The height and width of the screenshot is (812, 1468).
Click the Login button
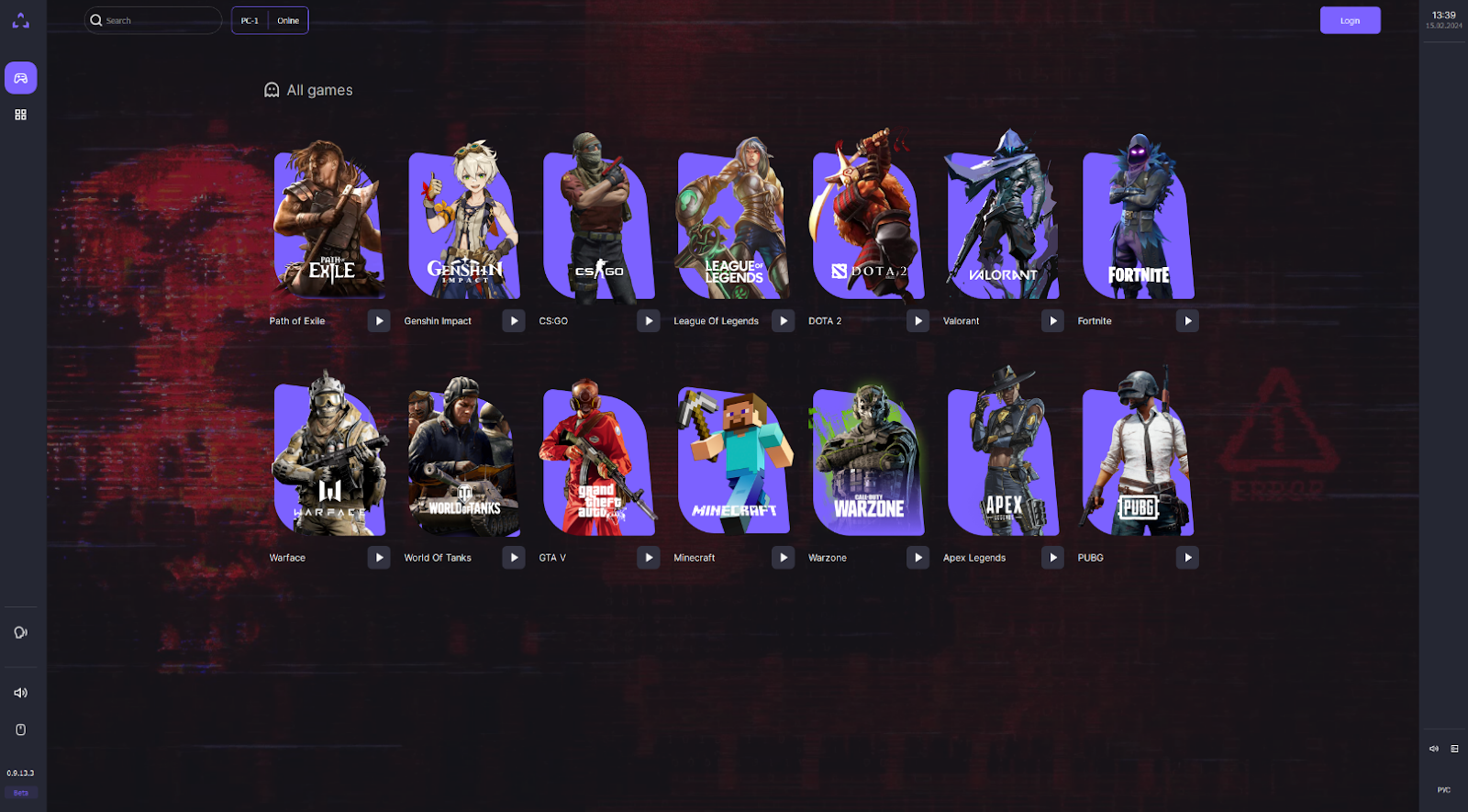click(x=1349, y=20)
